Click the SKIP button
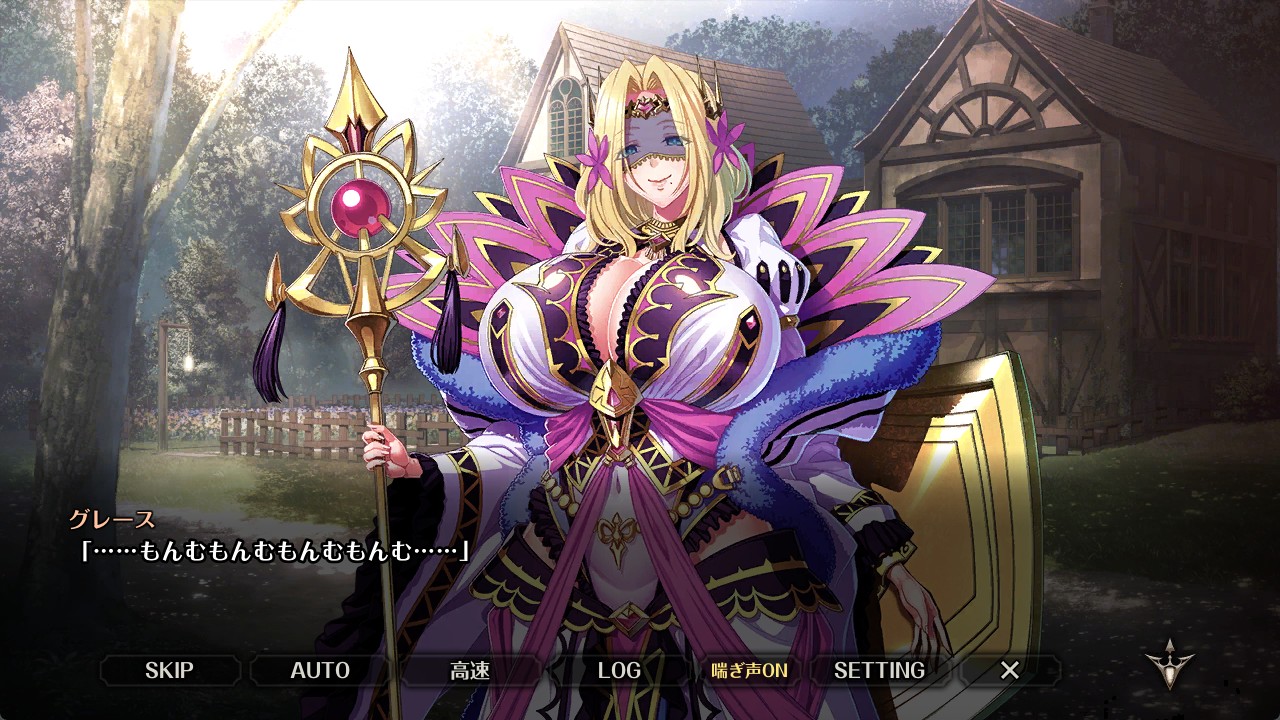Image resolution: width=1280 pixels, height=720 pixels. click(169, 670)
